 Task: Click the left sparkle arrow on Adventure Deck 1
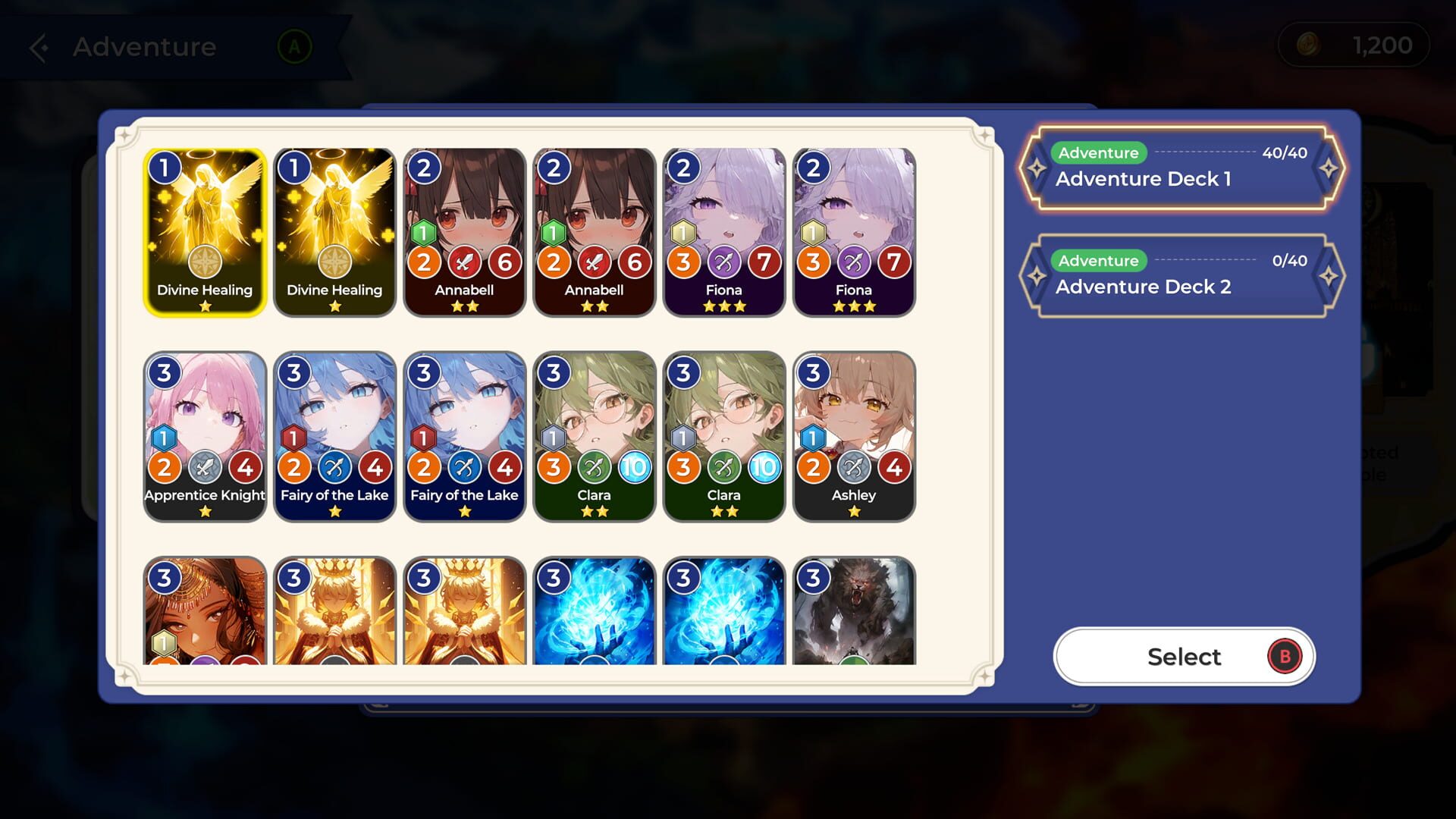click(x=1036, y=168)
